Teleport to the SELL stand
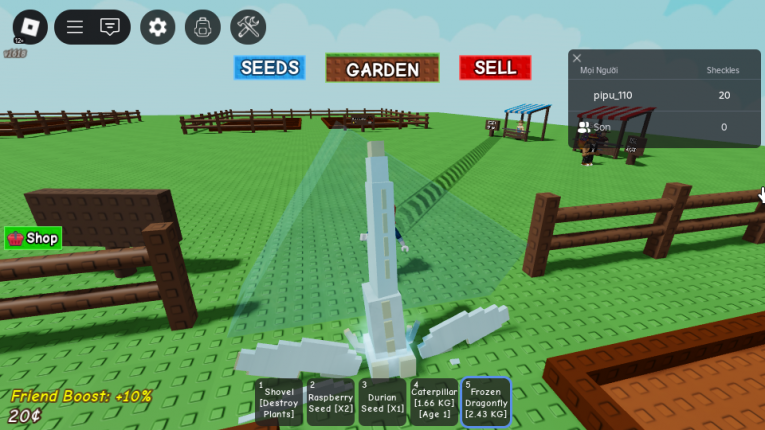This screenshot has width=765, height=430. tap(495, 68)
